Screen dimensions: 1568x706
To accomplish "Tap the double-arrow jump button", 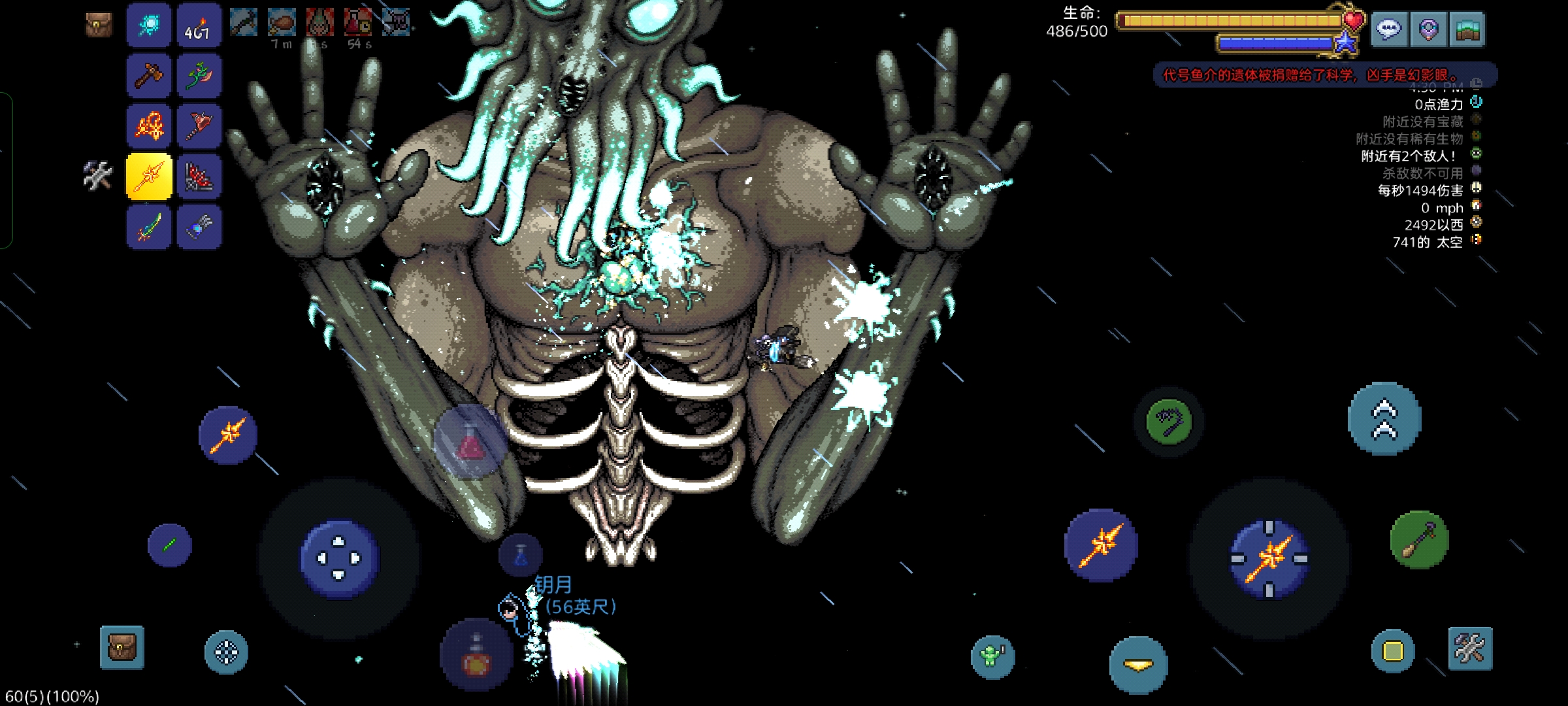I will tap(1384, 419).
